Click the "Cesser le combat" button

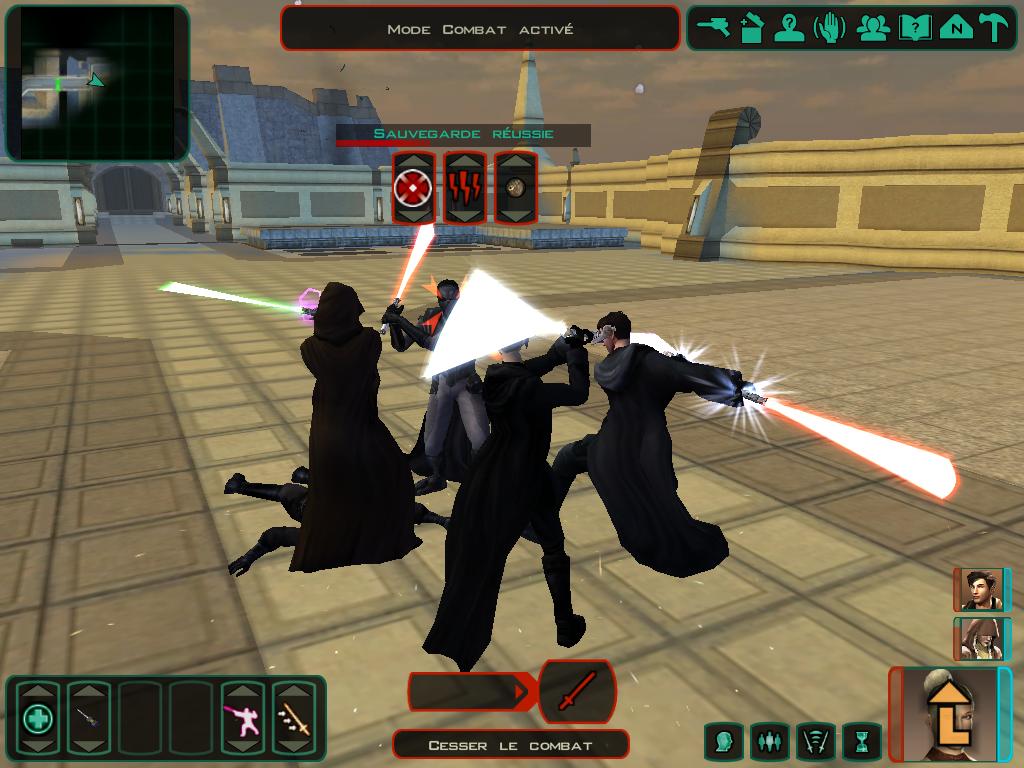510,745
